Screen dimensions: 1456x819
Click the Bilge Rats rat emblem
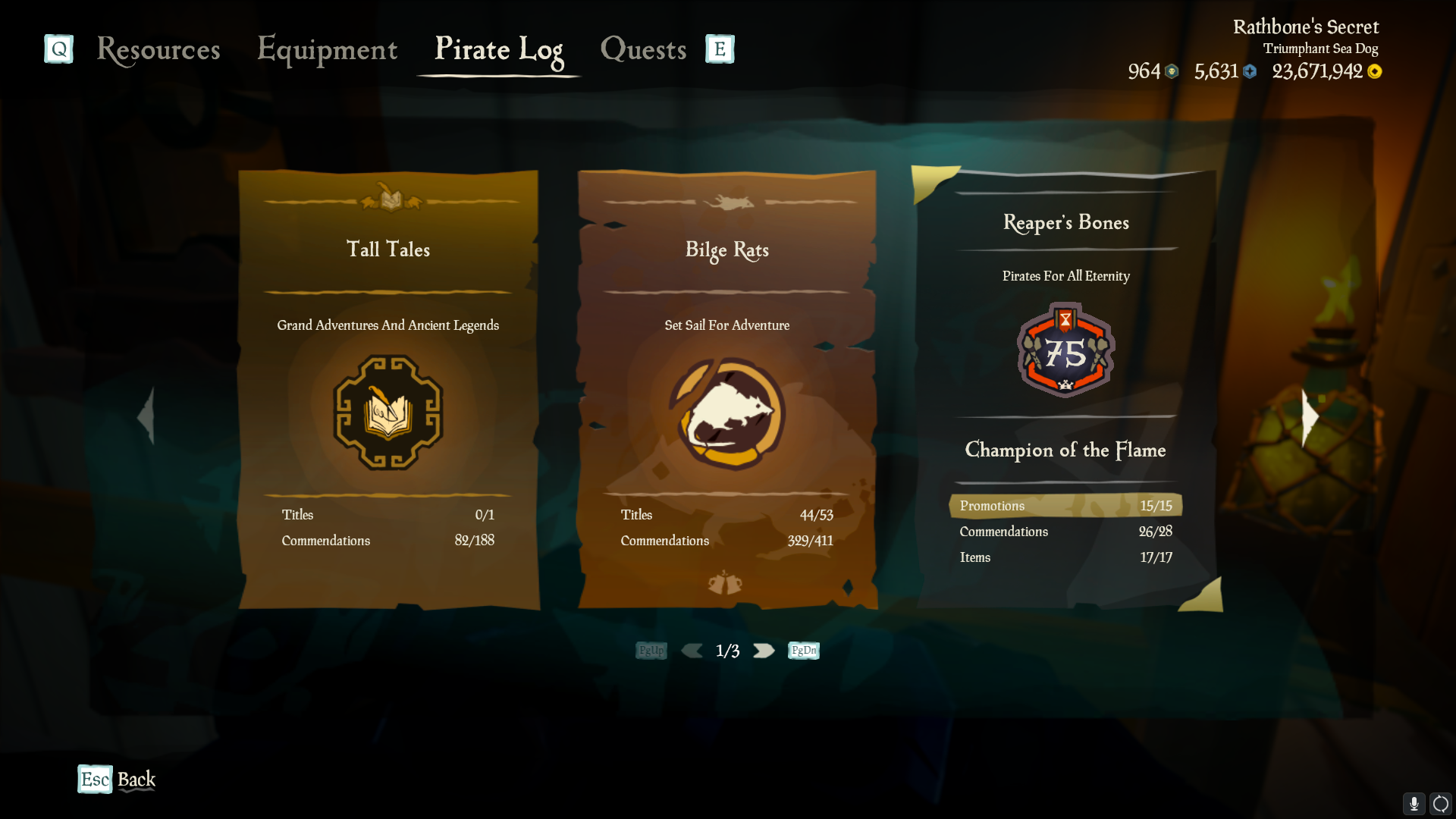[x=726, y=415]
